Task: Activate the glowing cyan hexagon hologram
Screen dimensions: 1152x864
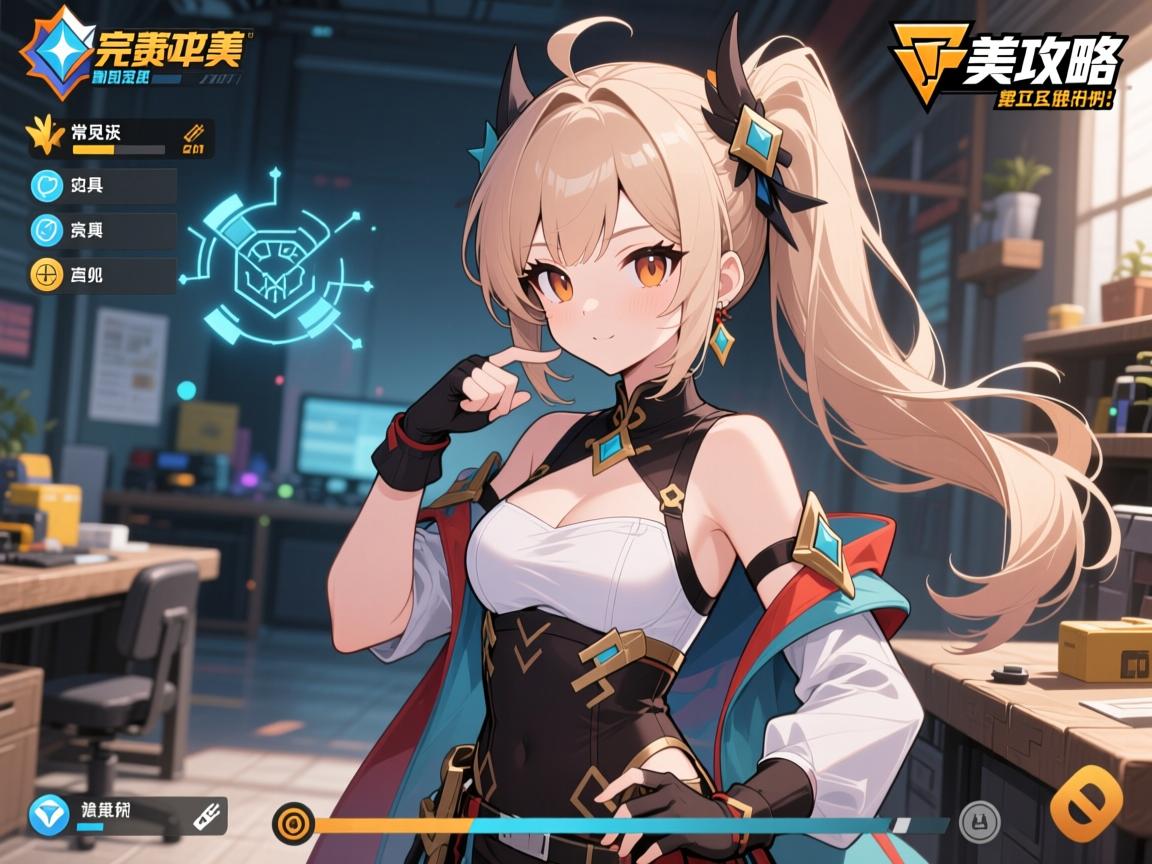Action: (x=270, y=262)
